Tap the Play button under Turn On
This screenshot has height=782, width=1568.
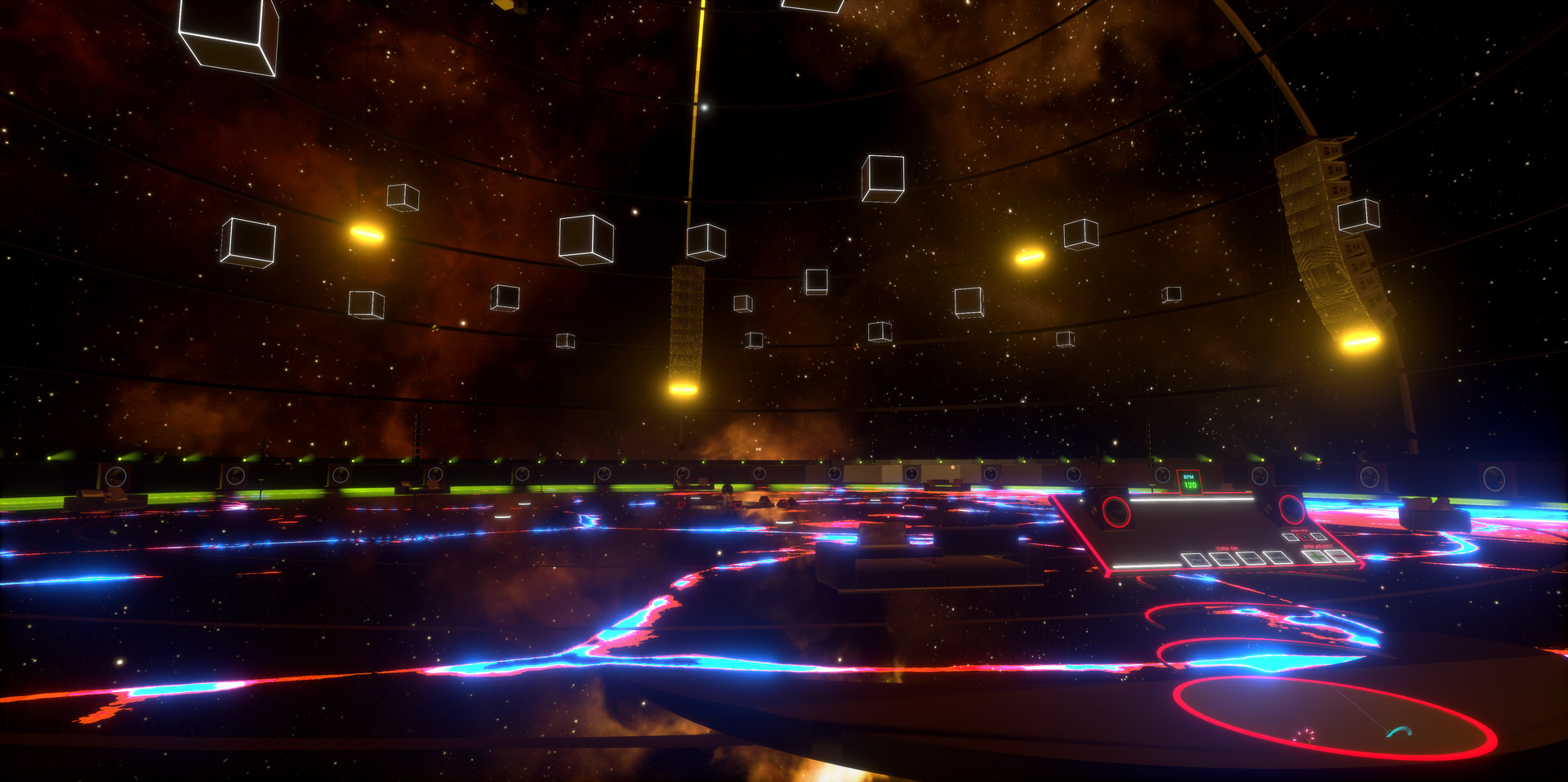(1196, 560)
